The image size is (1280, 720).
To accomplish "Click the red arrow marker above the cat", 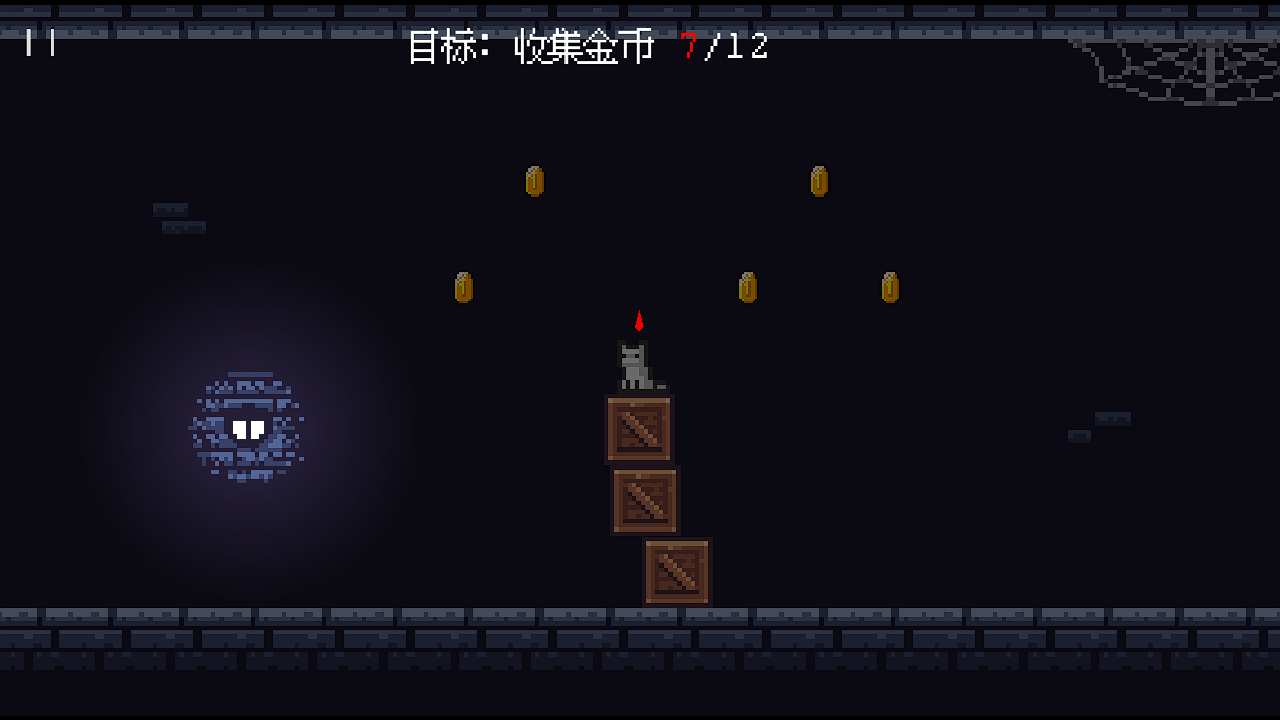I will [639, 320].
